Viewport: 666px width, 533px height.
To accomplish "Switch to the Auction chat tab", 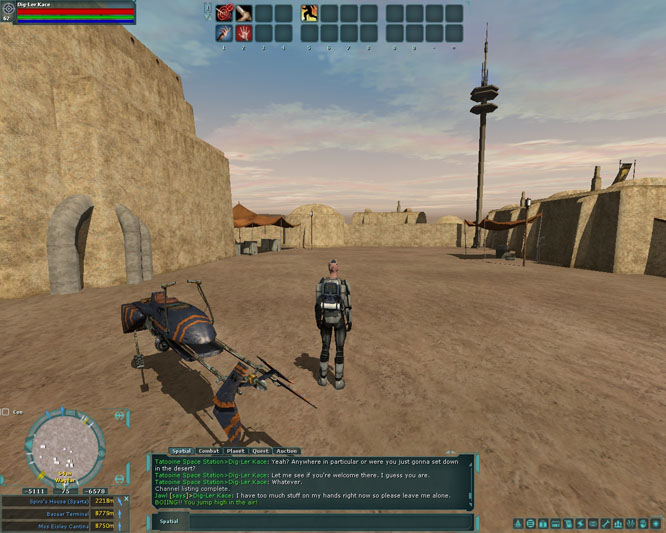I will [x=287, y=451].
